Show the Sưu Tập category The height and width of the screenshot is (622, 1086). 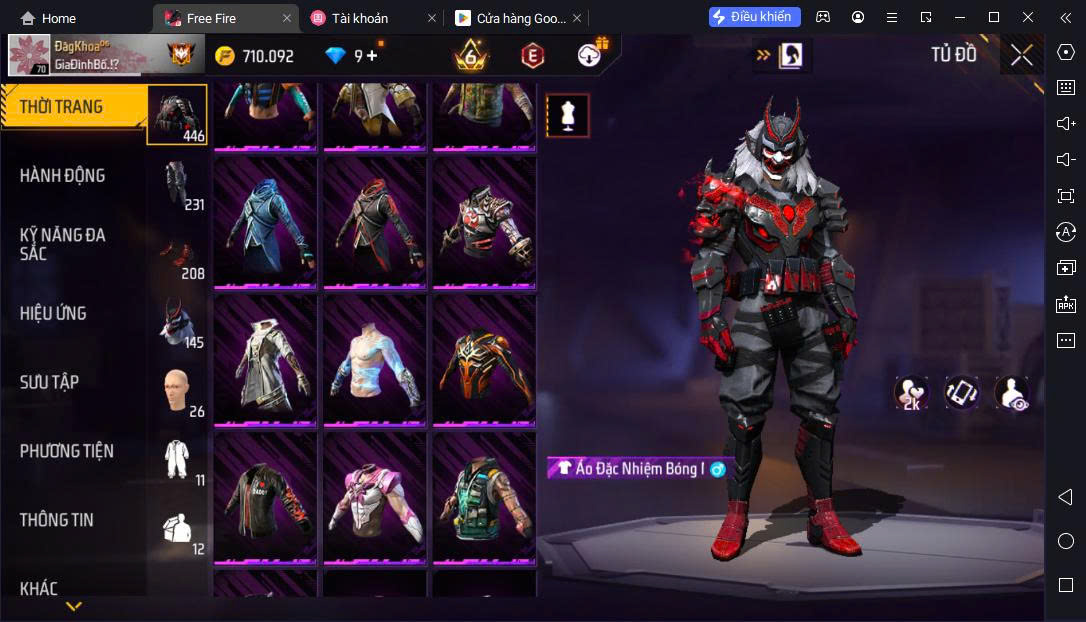click(x=50, y=382)
